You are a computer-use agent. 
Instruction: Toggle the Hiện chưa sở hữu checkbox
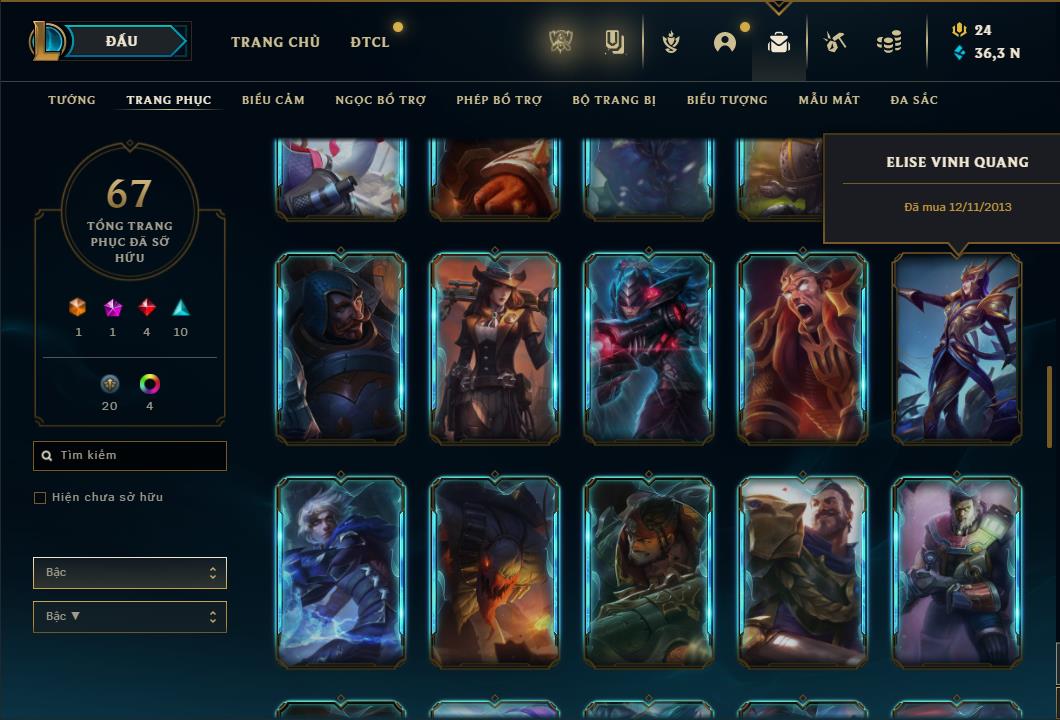tap(40, 498)
